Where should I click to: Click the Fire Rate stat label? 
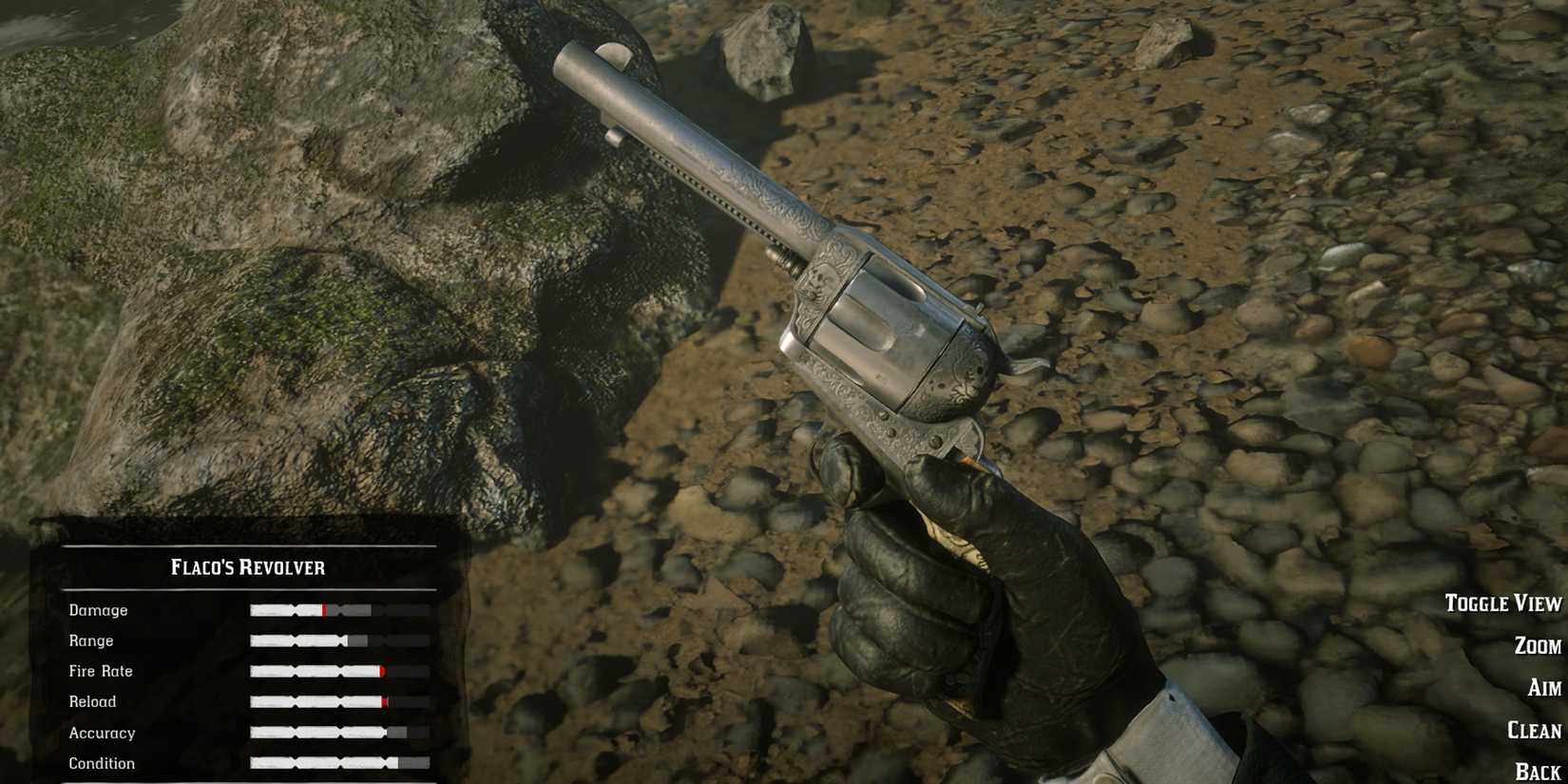pos(98,671)
